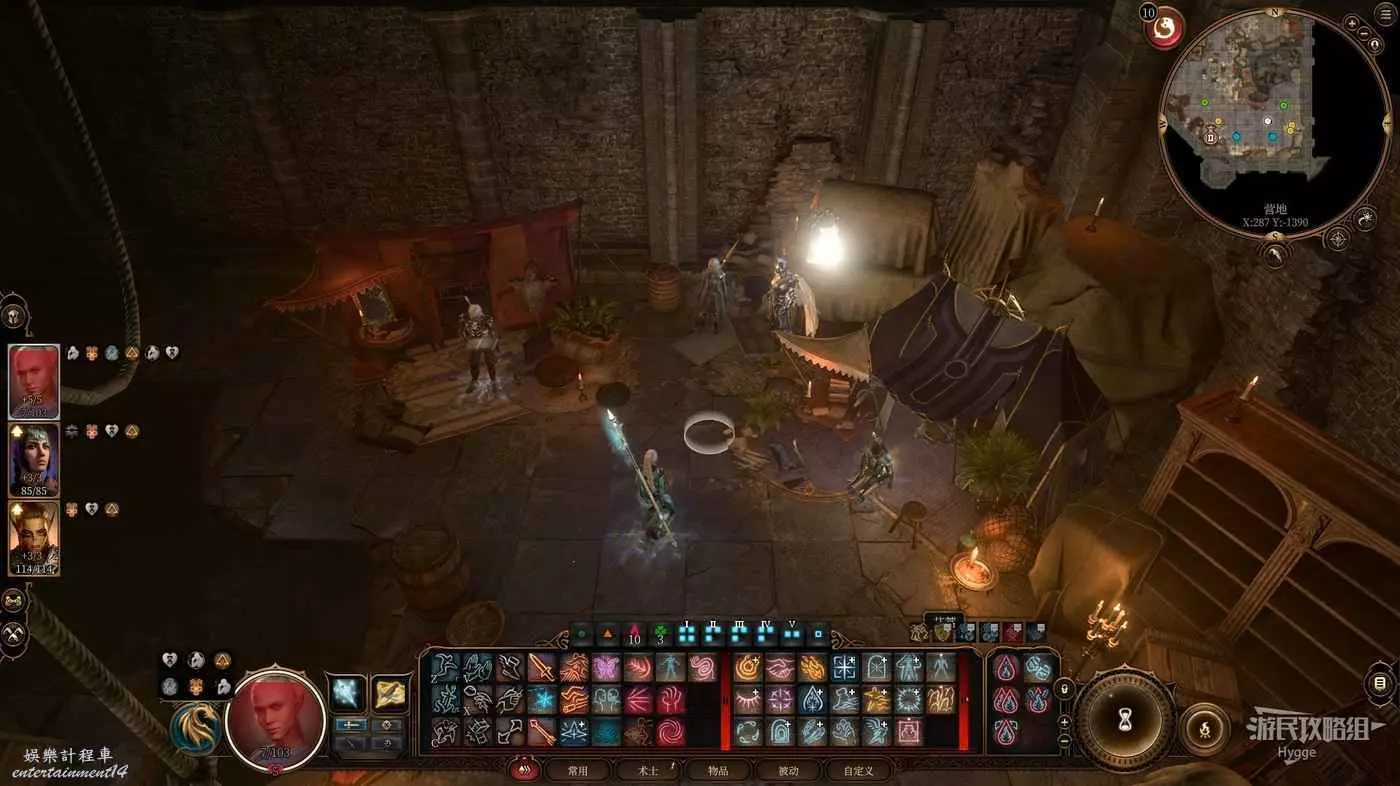Activate the red spiral spell icon
1400x786 pixels.
(x=671, y=732)
